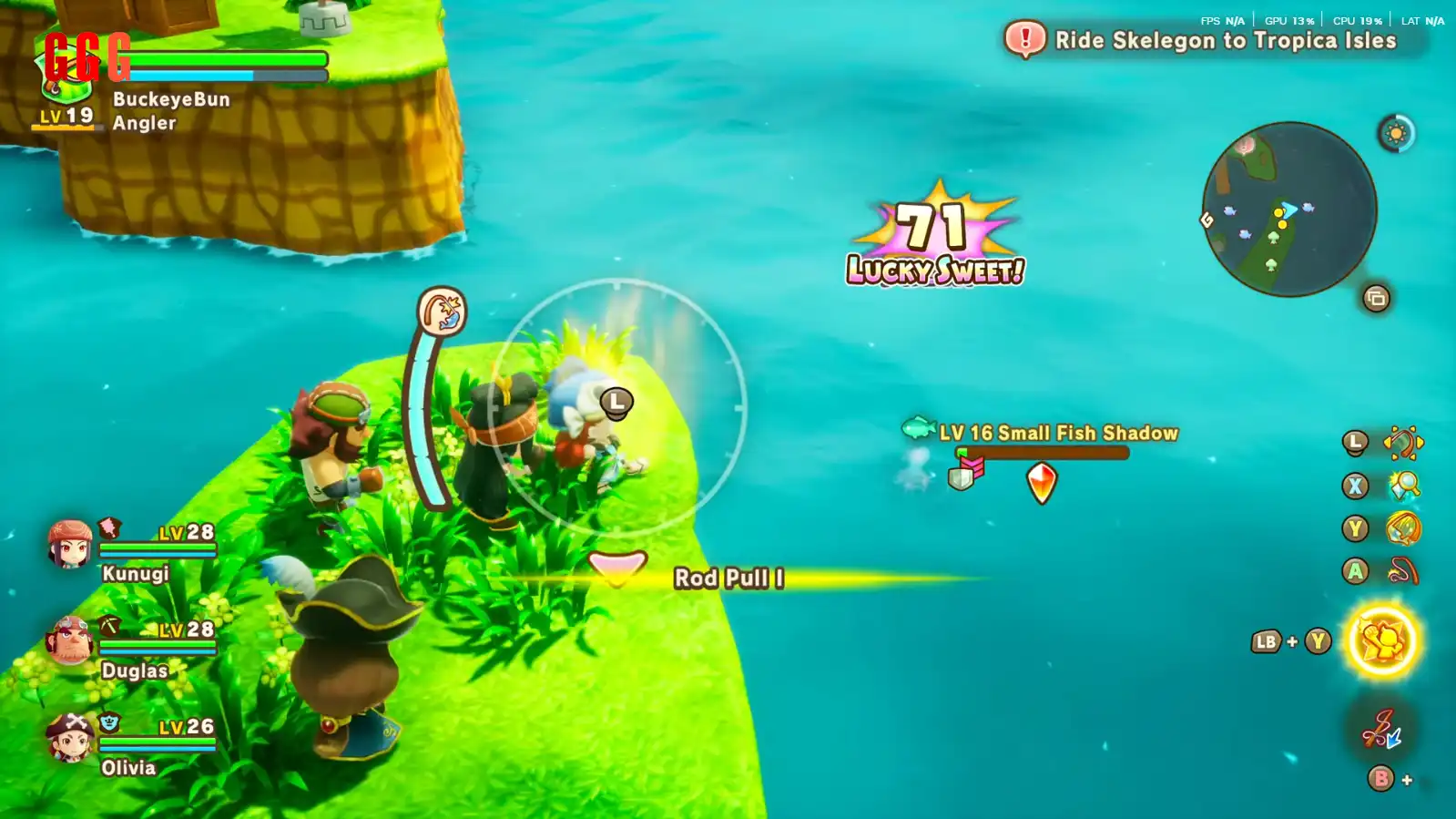Select party member Kunugi's portrait
This screenshot has height=819, width=1456.
click(x=70, y=544)
